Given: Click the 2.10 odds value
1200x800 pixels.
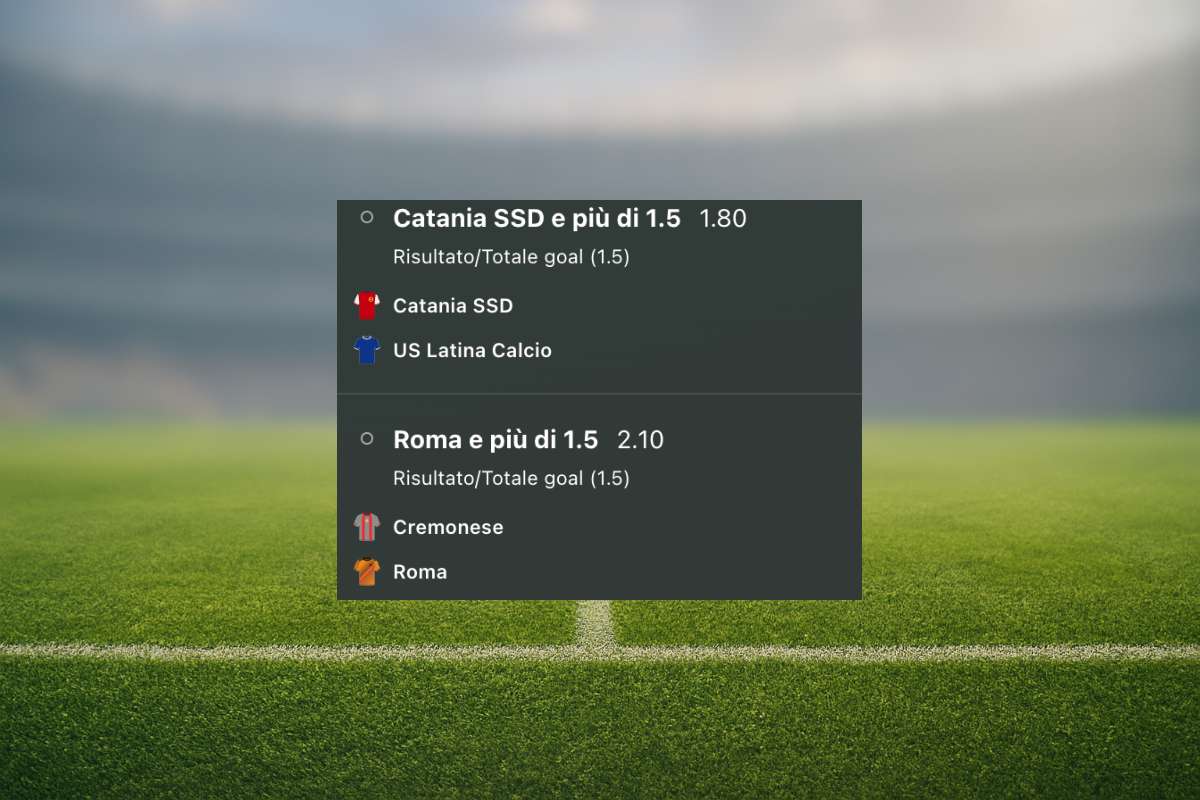Looking at the screenshot, I should (x=640, y=440).
